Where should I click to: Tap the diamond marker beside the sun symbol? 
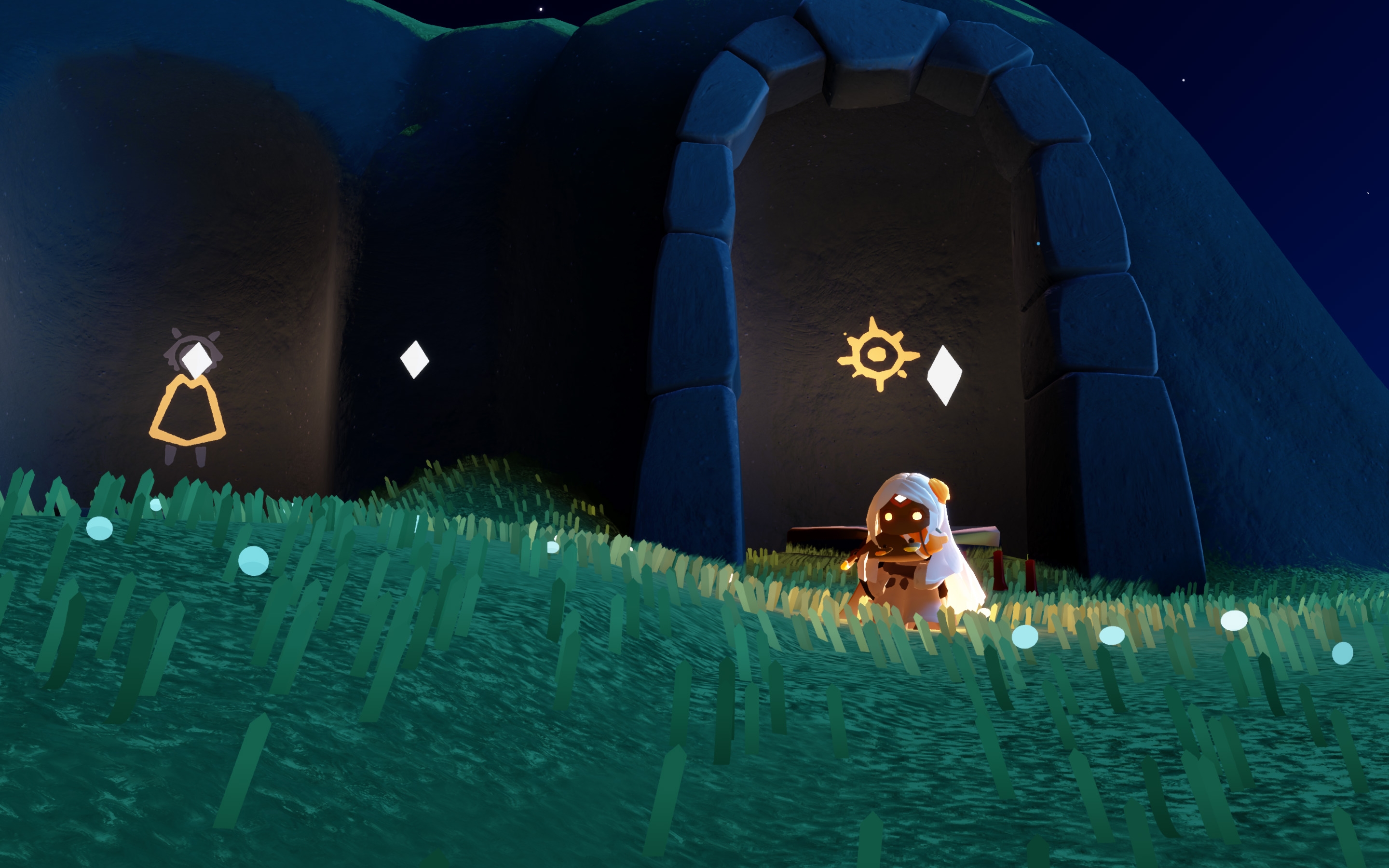click(x=944, y=375)
